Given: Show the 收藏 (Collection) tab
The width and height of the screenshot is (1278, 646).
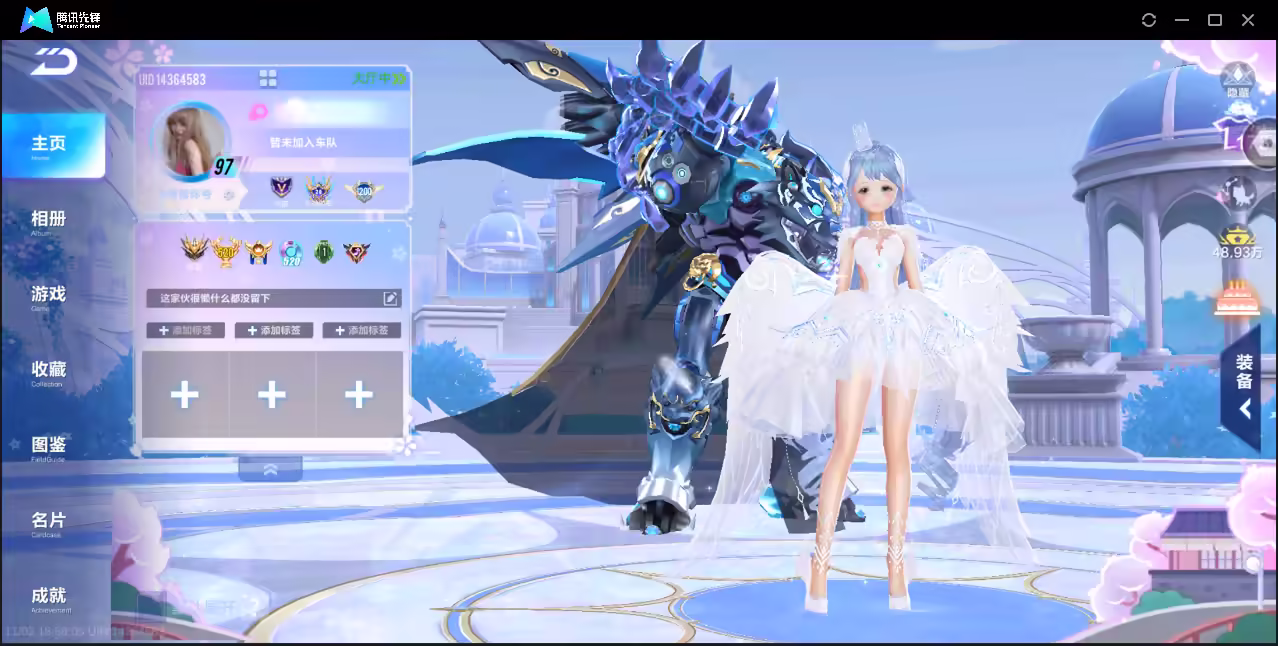Looking at the screenshot, I should pyautogui.click(x=48, y=371).
